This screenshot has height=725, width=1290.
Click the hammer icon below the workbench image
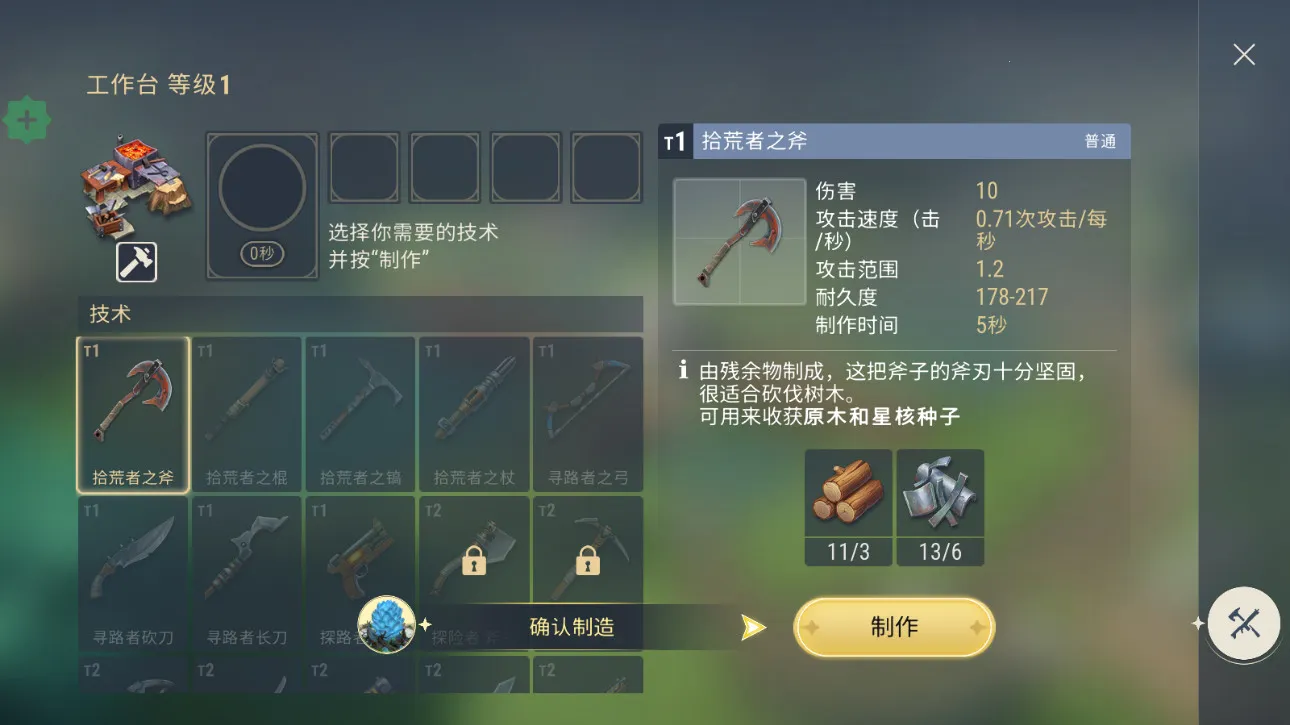coord(138,262)
